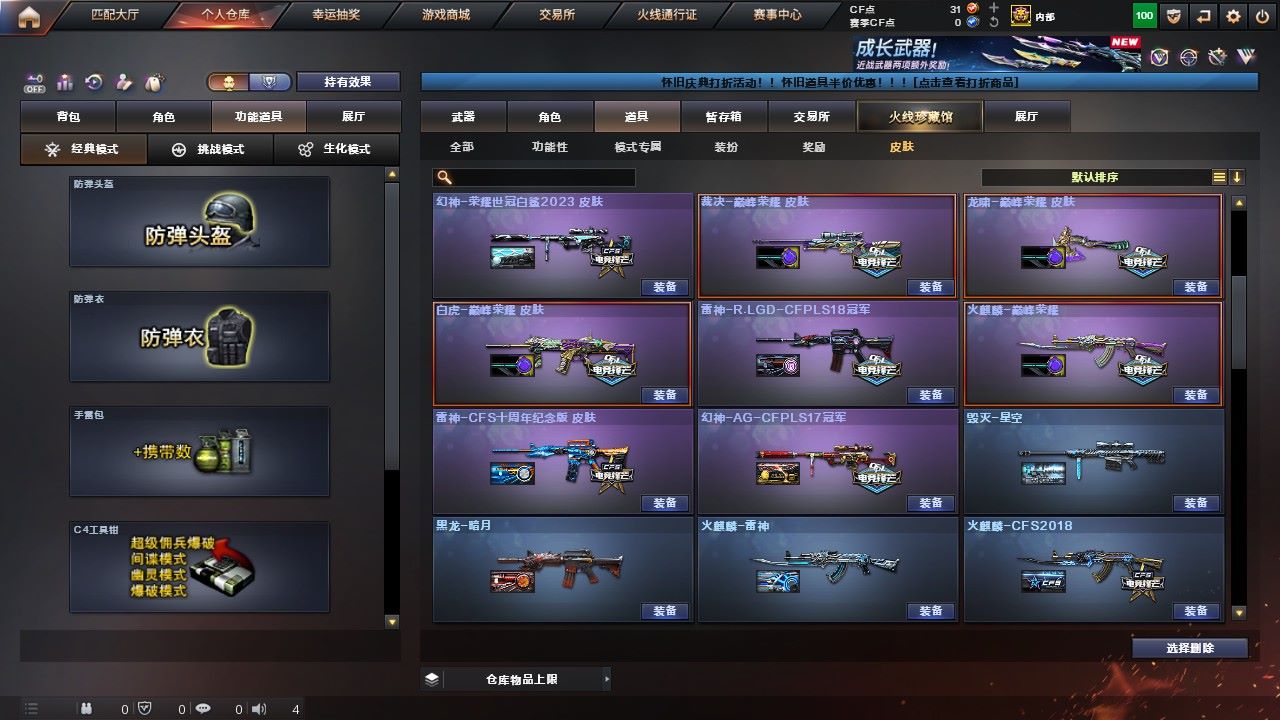This screenshot has width=1280, height=720.
Task: Click the power quit icon
Action: 1262,16
